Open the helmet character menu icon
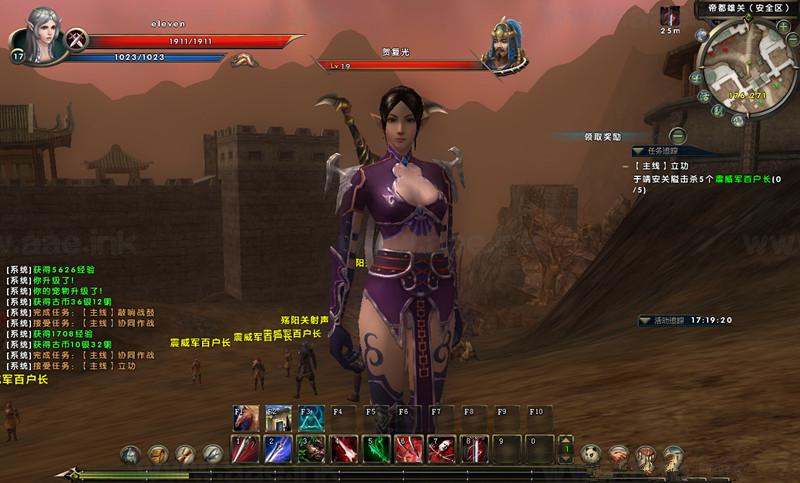 [130, 455]
